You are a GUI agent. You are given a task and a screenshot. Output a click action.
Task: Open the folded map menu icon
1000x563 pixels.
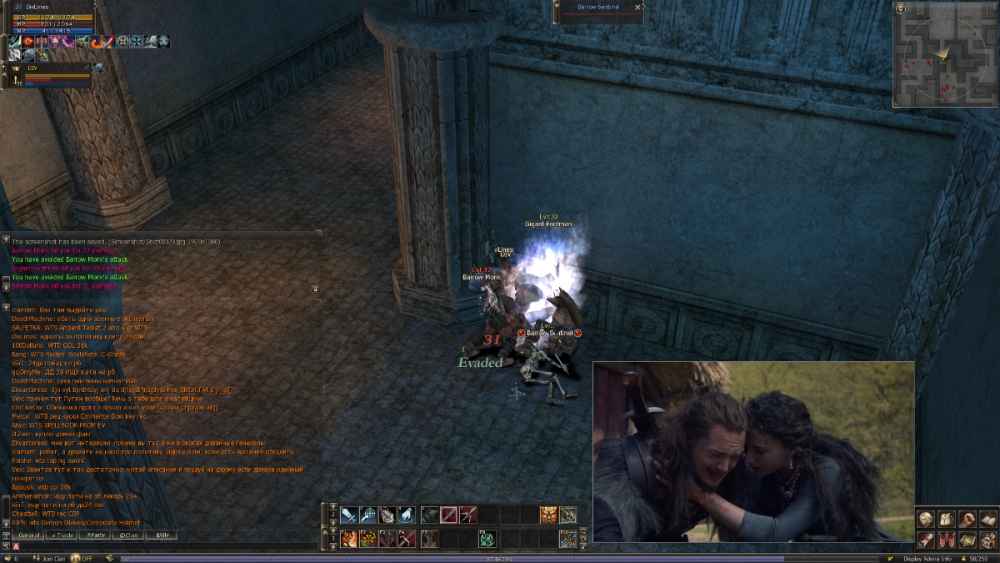[x=967, y=540]
